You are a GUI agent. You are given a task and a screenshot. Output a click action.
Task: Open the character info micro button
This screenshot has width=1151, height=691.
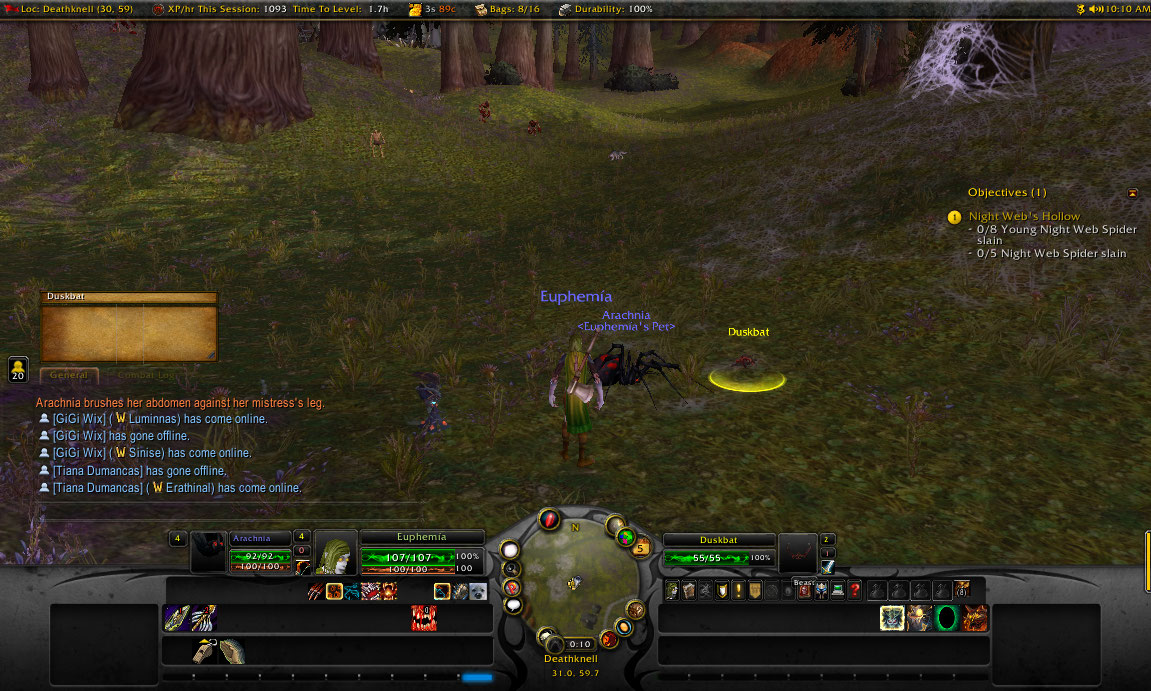(671, 590)
